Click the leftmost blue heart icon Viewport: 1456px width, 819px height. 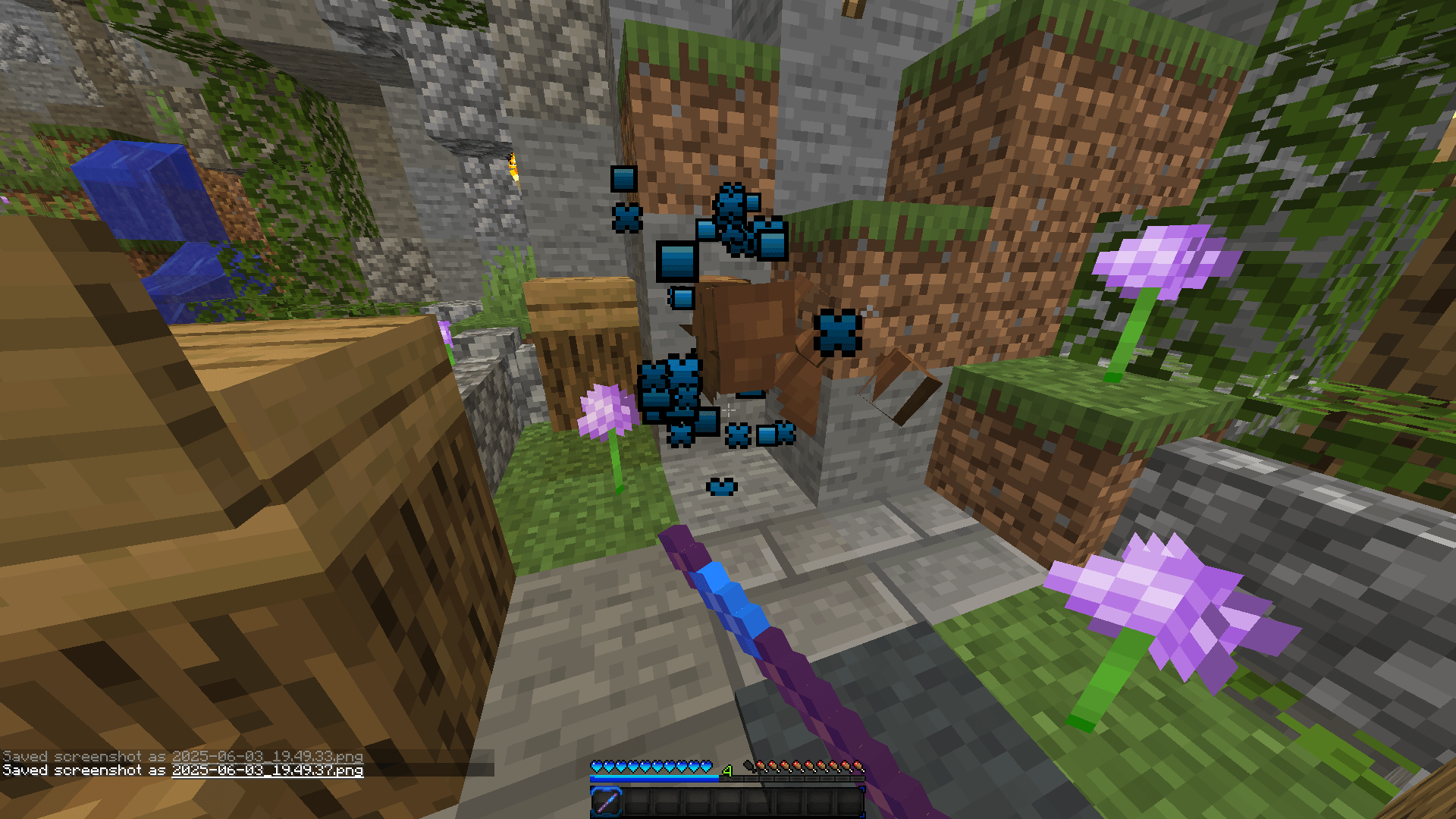[x=597, y=766]
